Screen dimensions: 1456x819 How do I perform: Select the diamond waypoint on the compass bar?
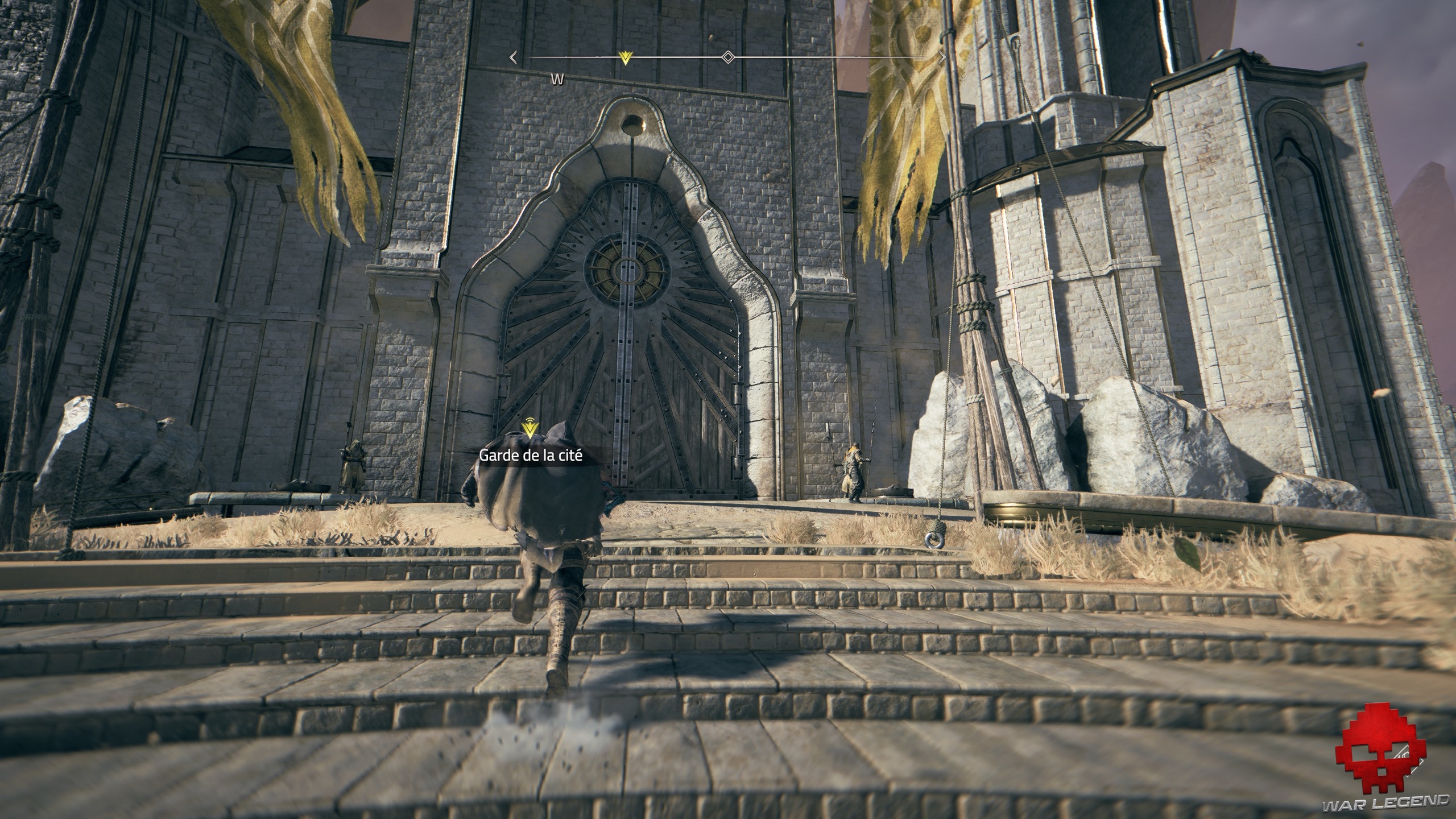(x=727, y=57)
